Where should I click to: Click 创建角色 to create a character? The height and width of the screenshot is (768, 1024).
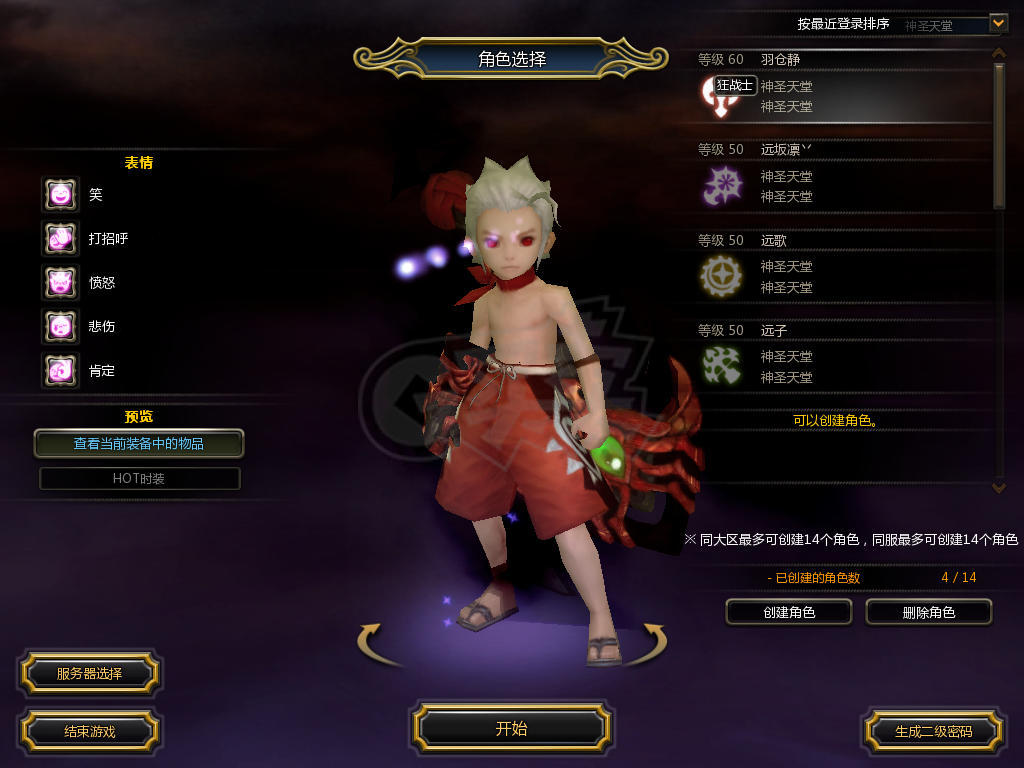[x=789, y=612]
